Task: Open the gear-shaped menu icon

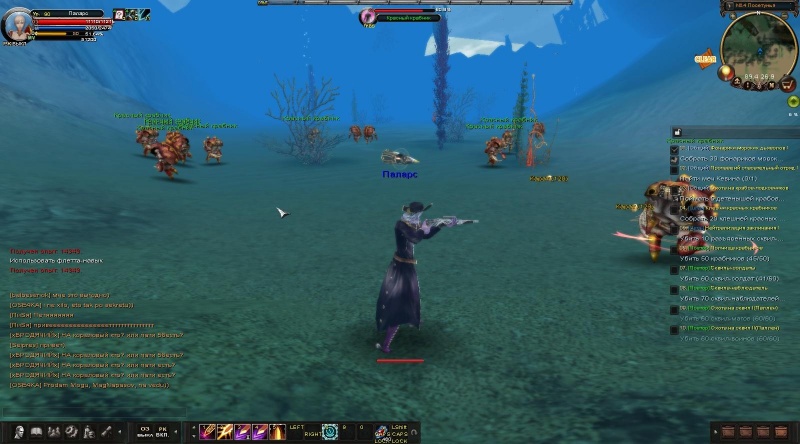Action: pyautogui.click(x=70, y=431)
